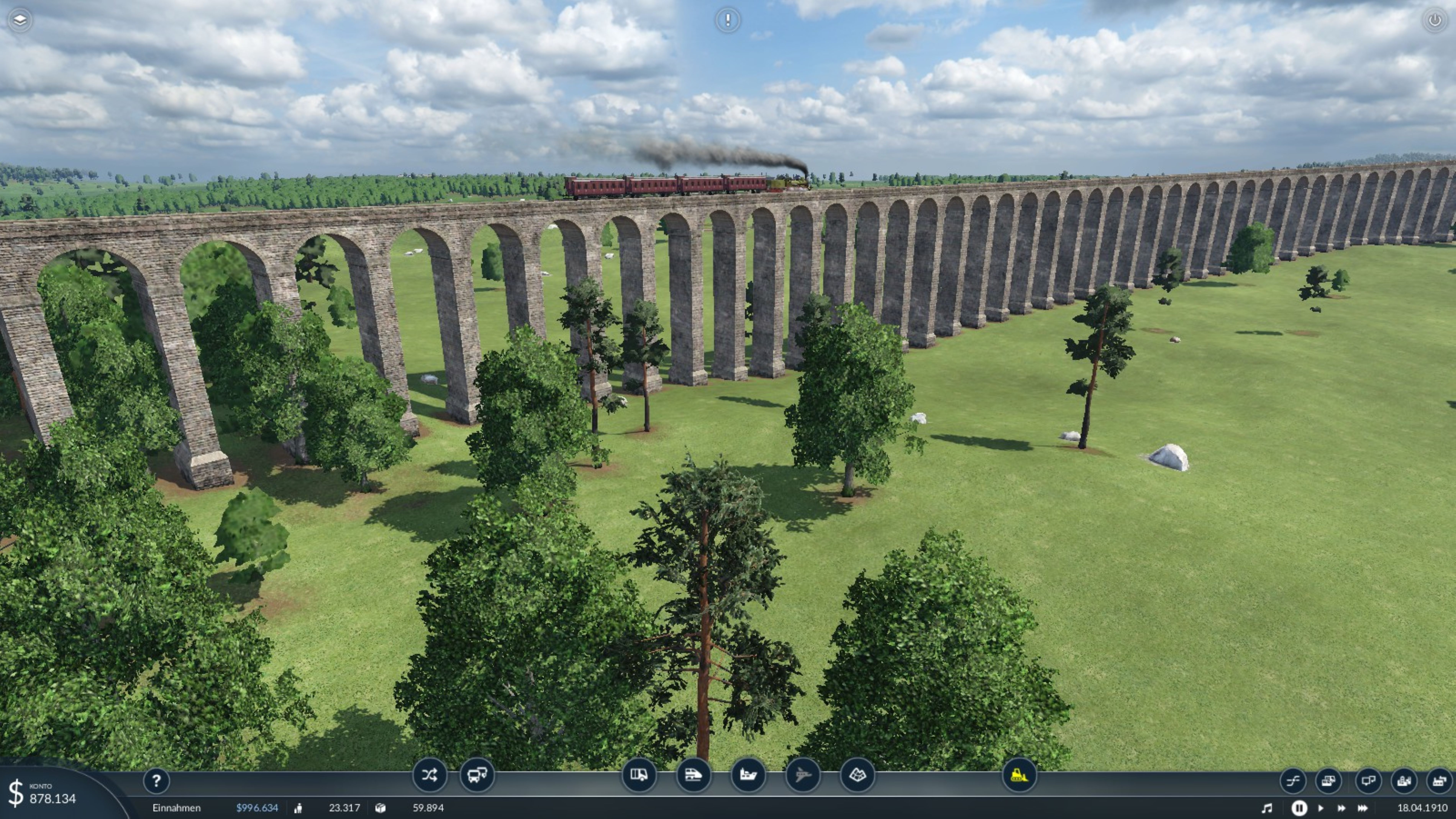Open the terrain landscaping tool menu
This screenshot has height=819, width=1456.
(x=858, y=775)
